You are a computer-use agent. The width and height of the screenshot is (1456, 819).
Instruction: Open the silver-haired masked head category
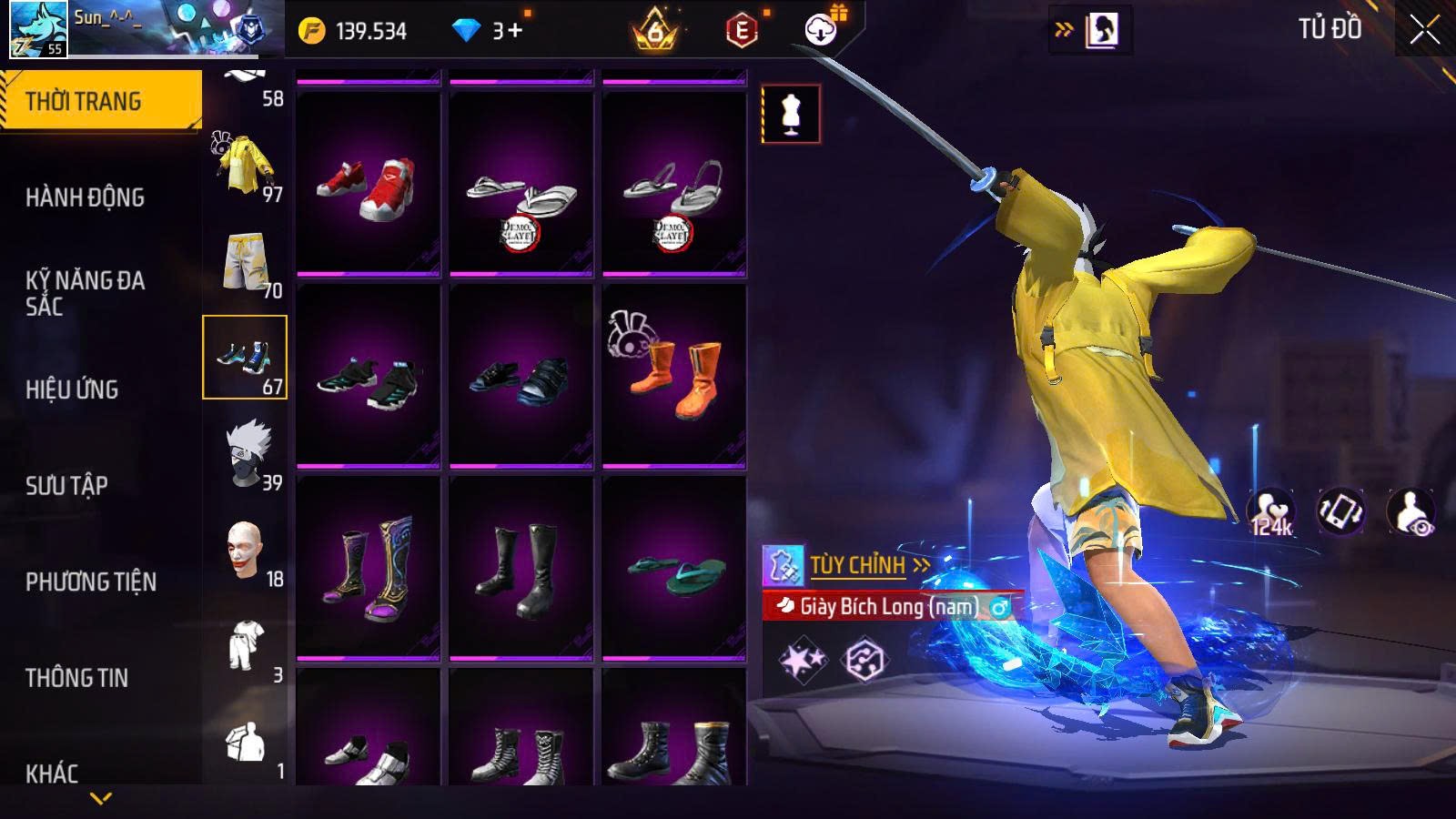[x=245, y=454]
